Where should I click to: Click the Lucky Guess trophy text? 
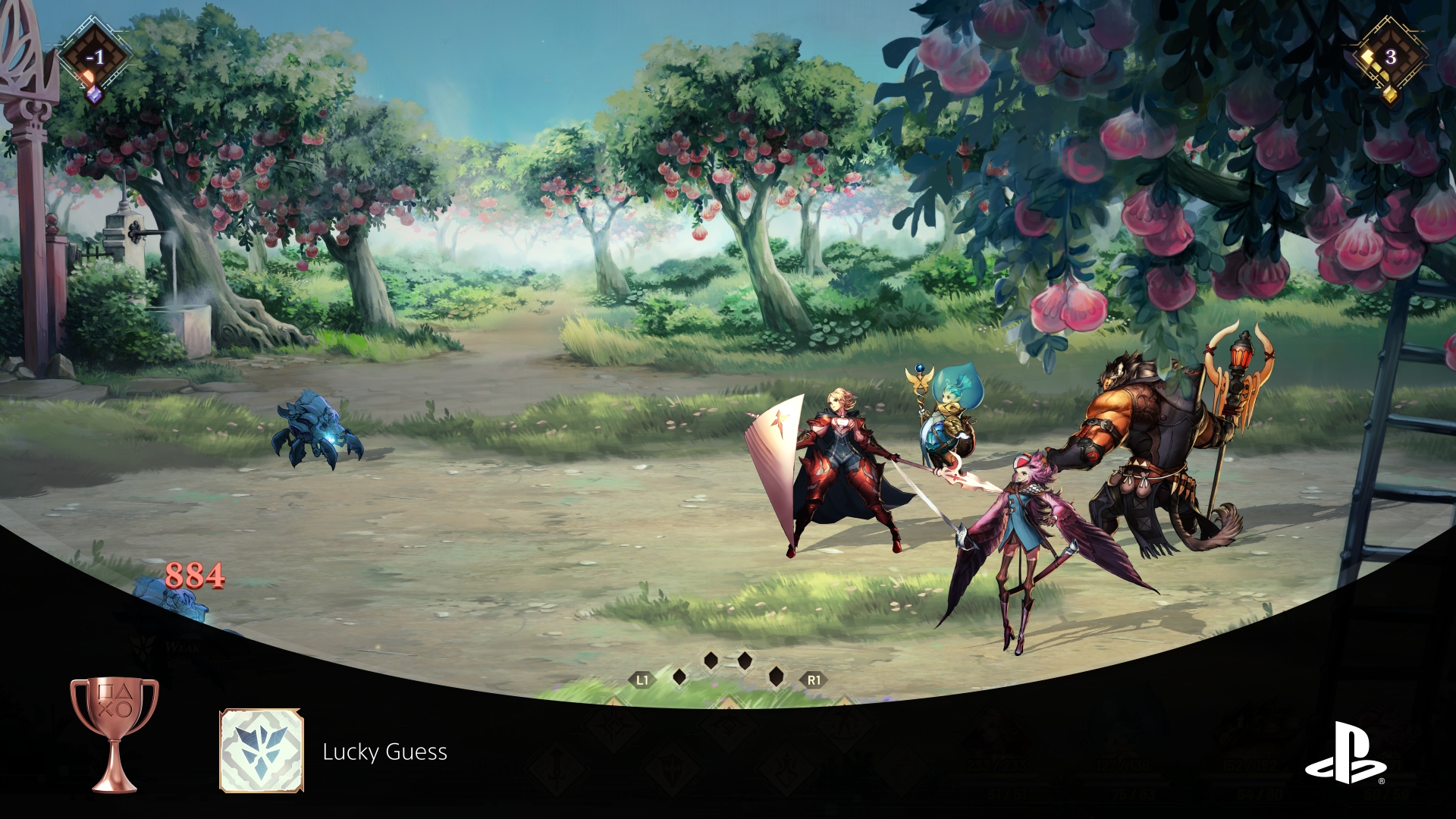coord(385,753)
